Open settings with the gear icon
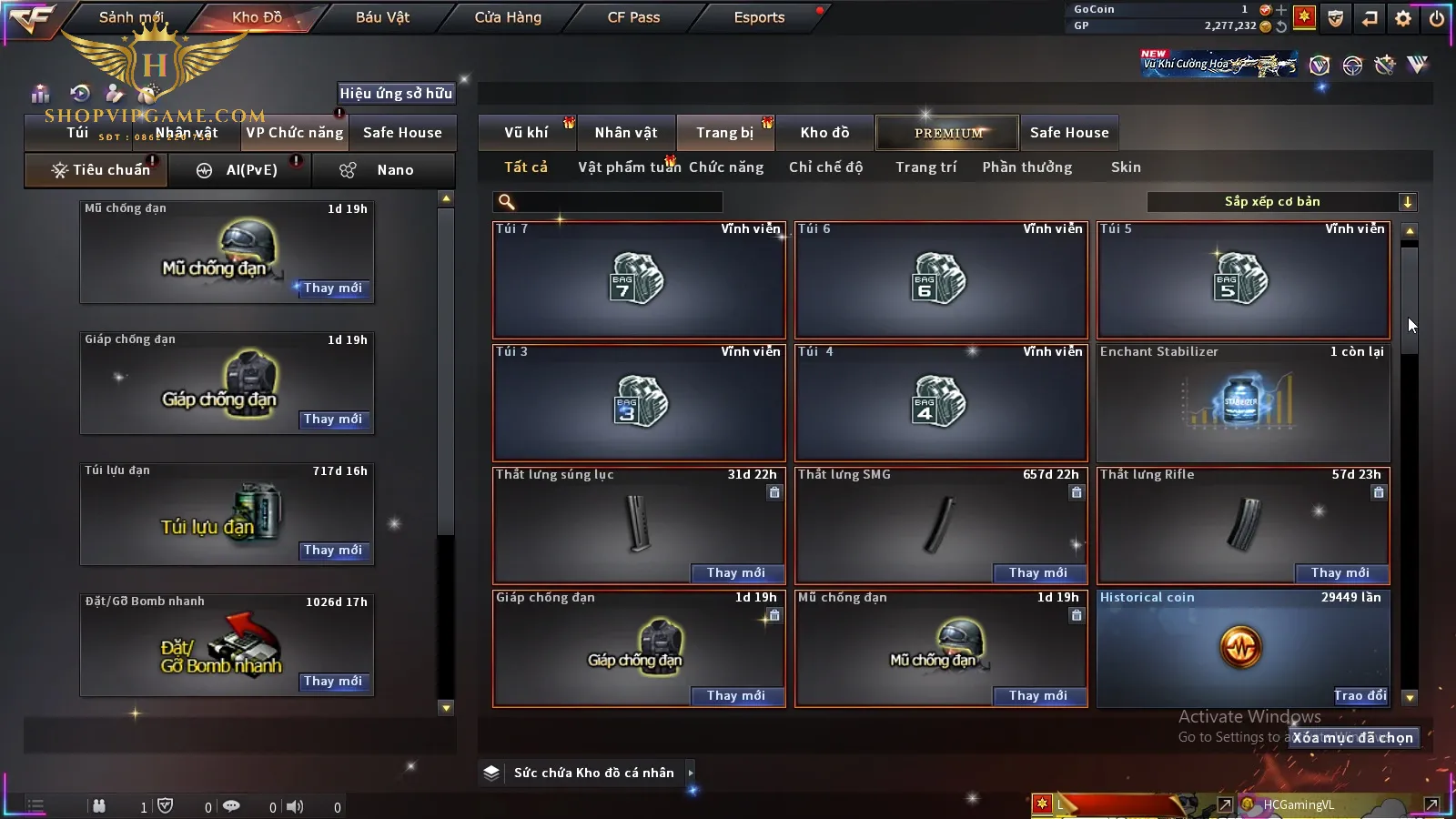Image resolution: width=1456 pixels, height=819 pixels. 1403,18
